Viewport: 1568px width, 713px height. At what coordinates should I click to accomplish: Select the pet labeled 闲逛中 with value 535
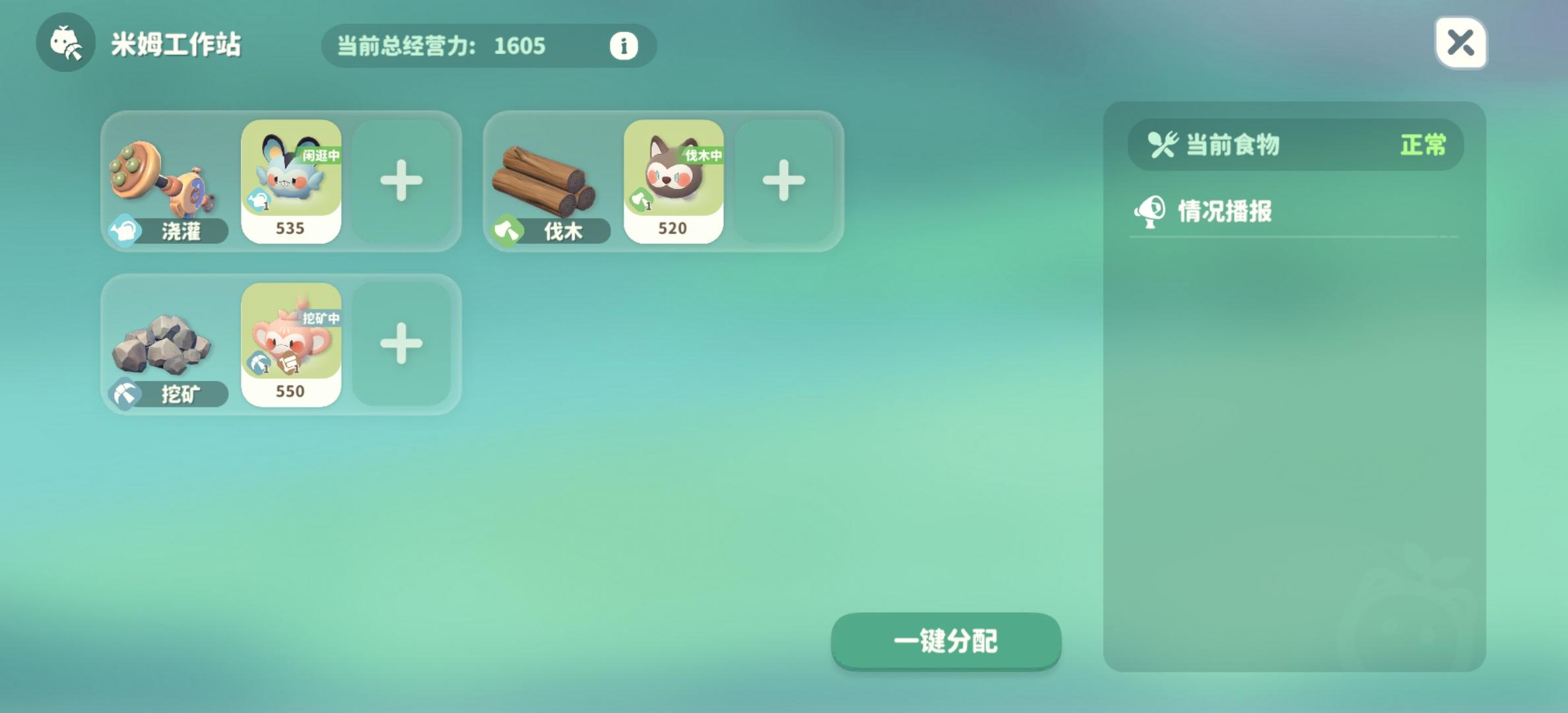coord(291,182)
